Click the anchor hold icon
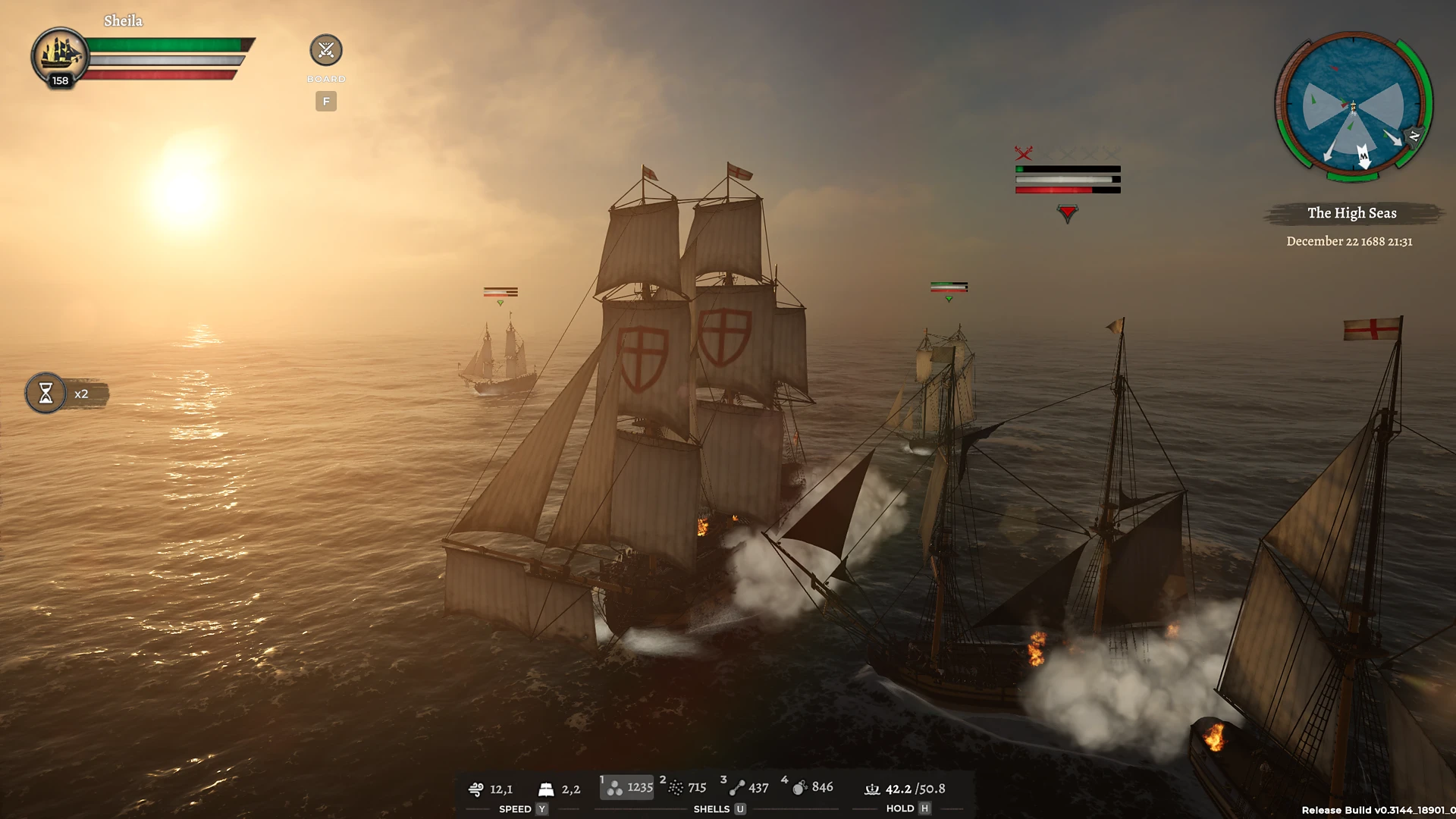Image resolution: width=1456 pixels, height=819 pixels. (872, 789)
